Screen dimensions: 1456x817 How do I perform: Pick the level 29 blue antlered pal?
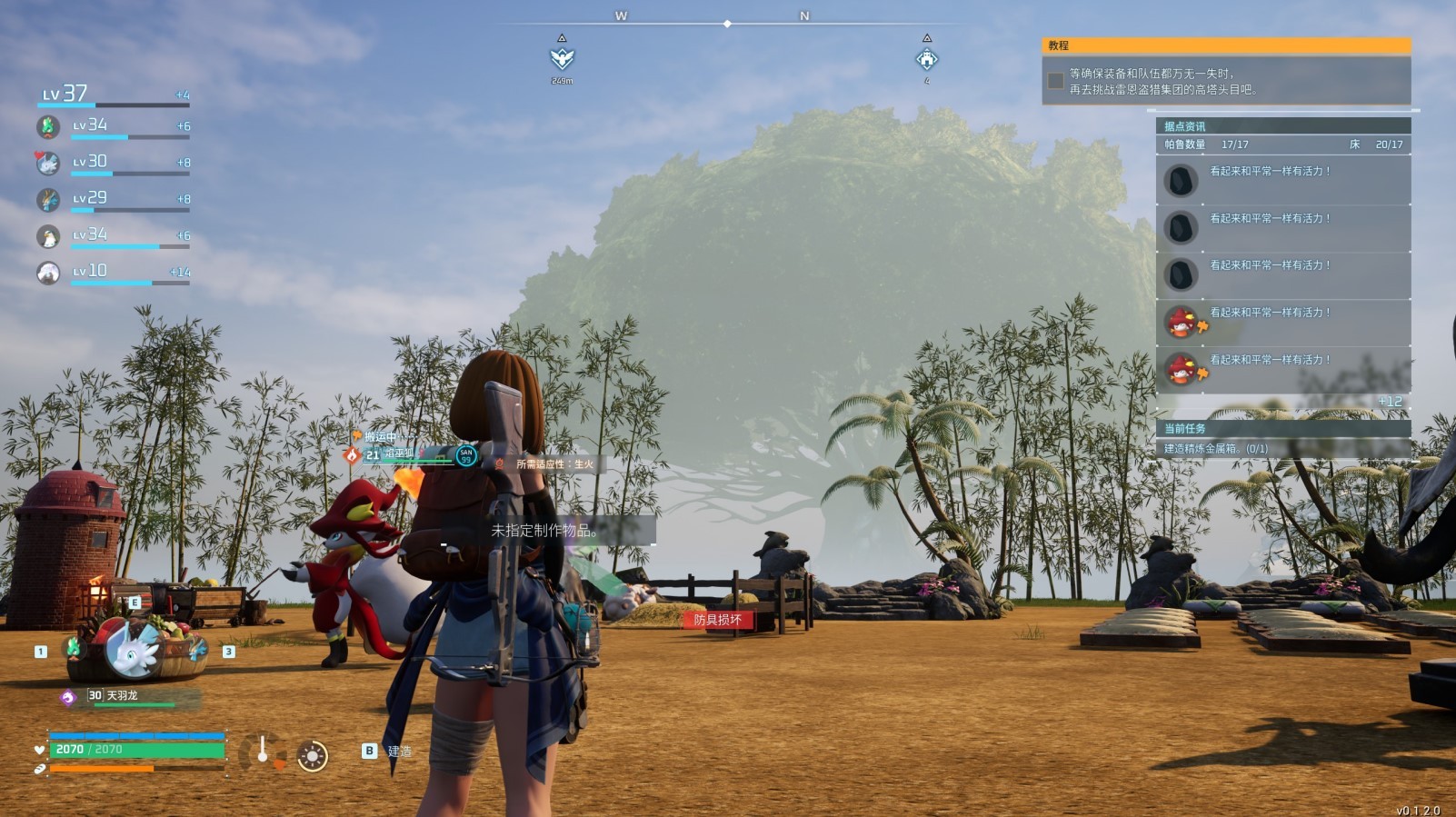(48, 200)
